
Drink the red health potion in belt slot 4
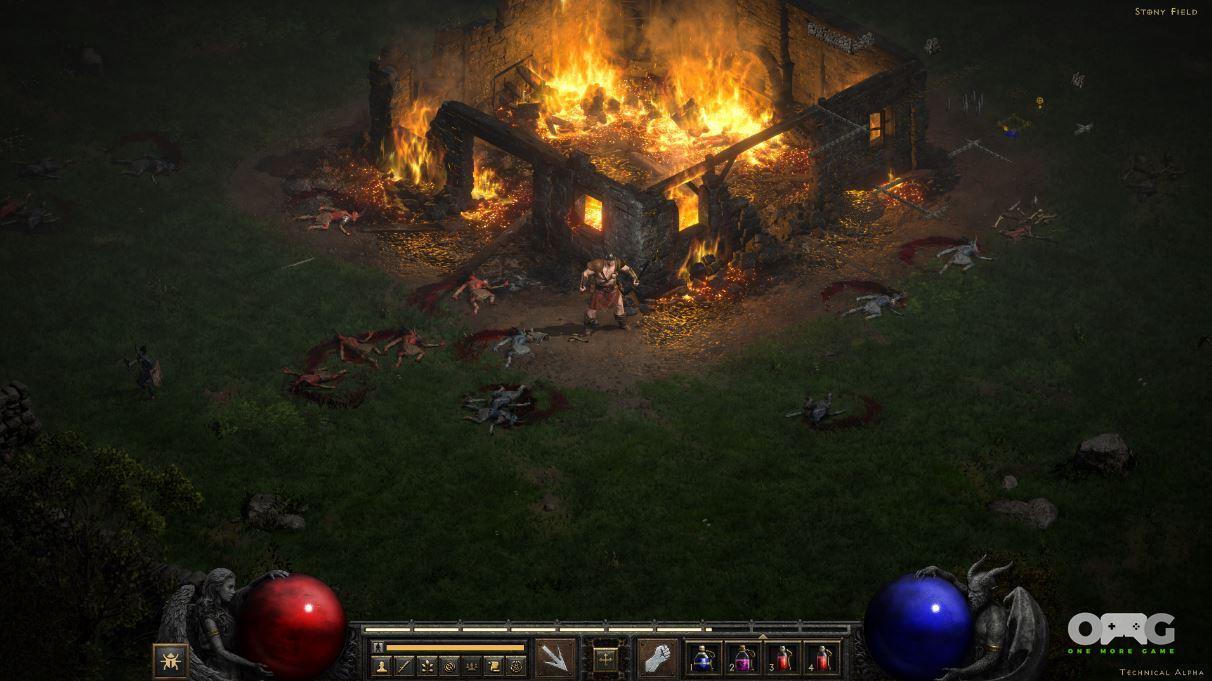tap(822, 659)
